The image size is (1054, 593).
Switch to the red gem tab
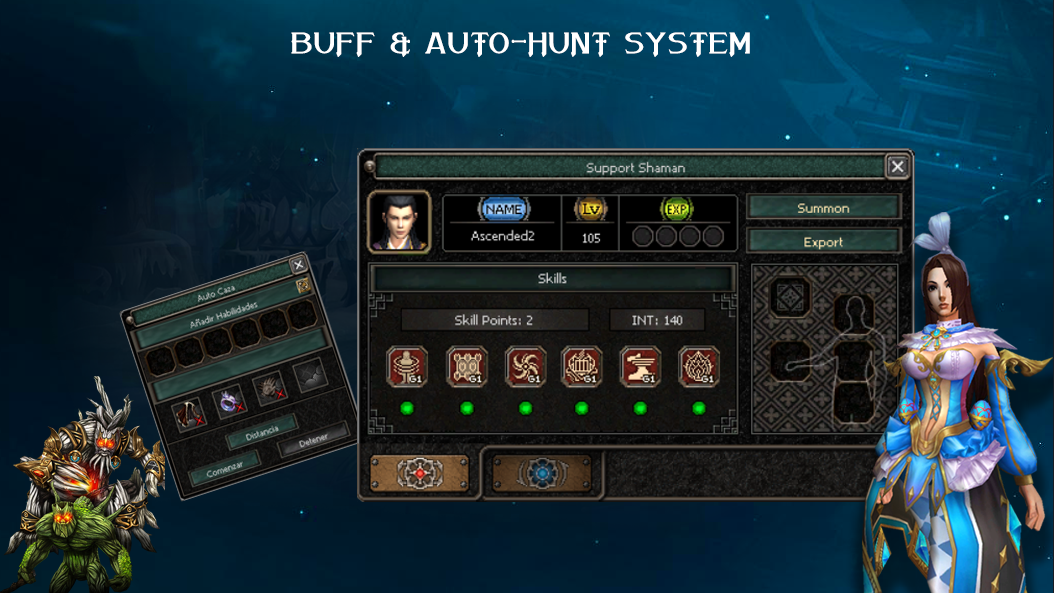[x=418, y=473]
